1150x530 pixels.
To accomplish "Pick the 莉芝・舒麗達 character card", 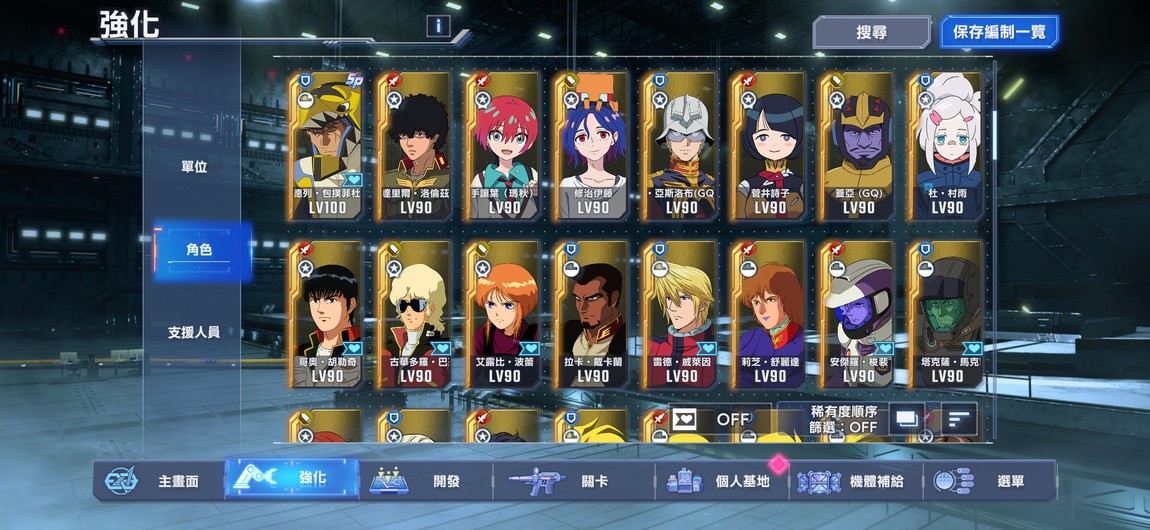I will [769, 314].
